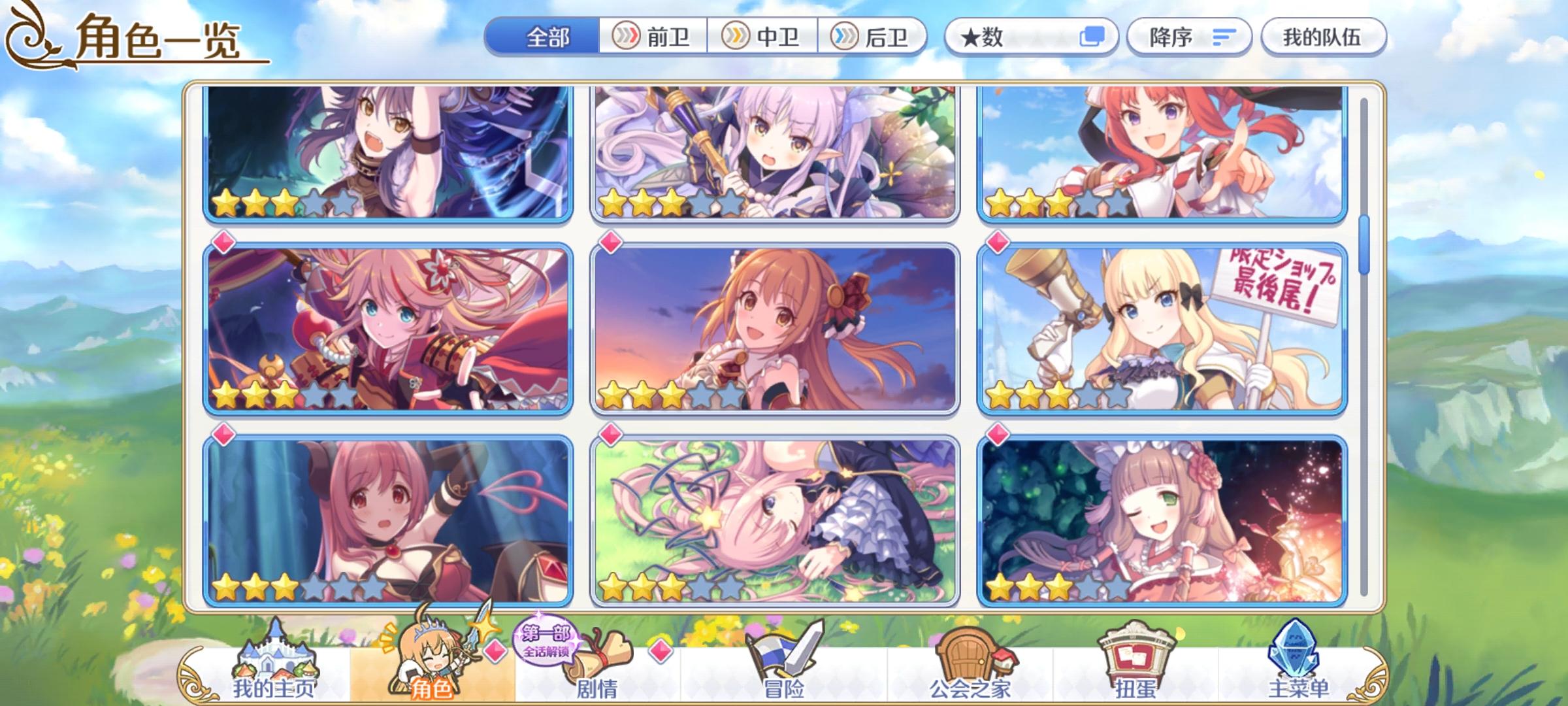This screenshot has width=1568, height=706.
Task: Select the 中卫 middle guard filter
Action: (x=764, y=37)
